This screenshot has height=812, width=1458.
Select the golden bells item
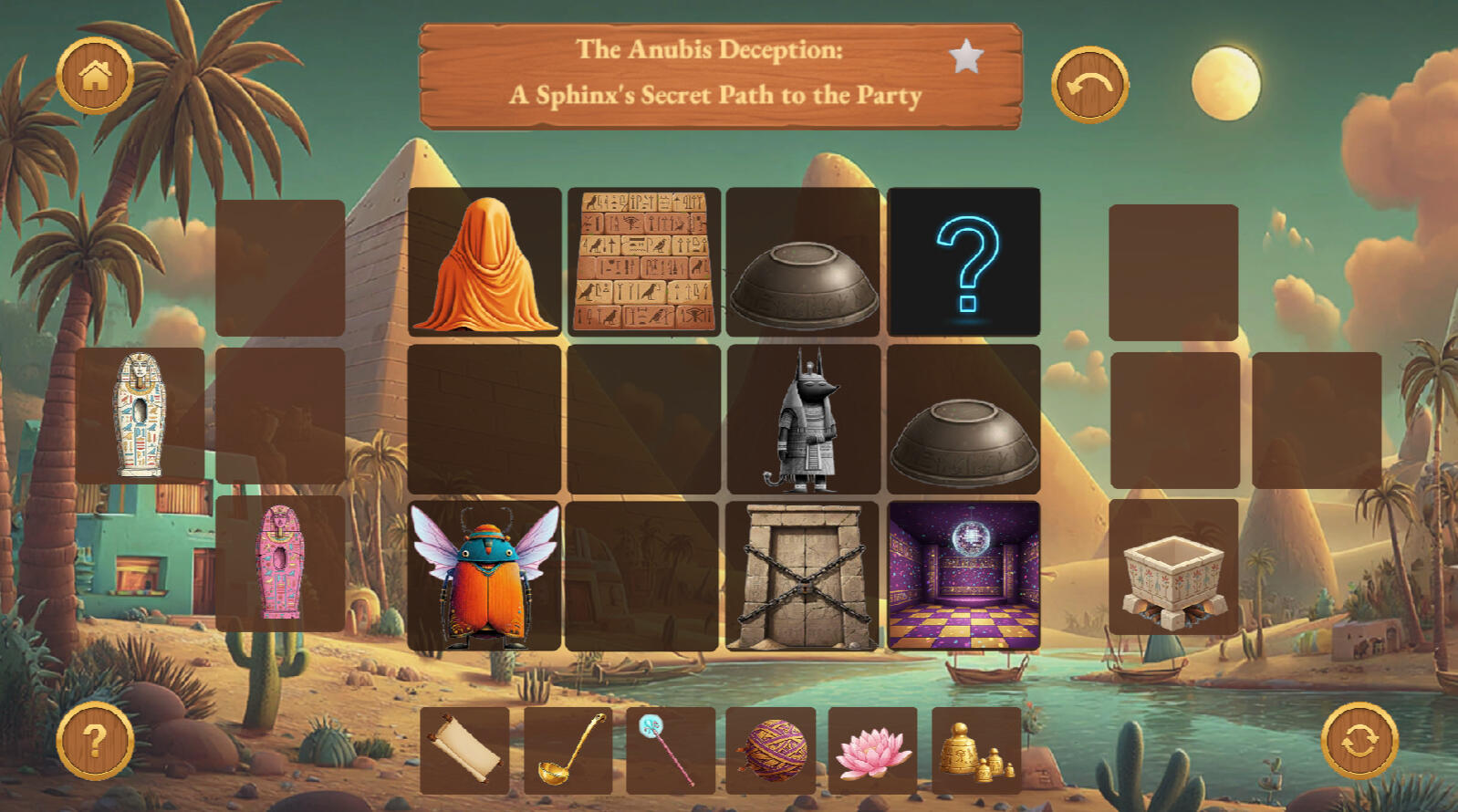tap(976, 750)
